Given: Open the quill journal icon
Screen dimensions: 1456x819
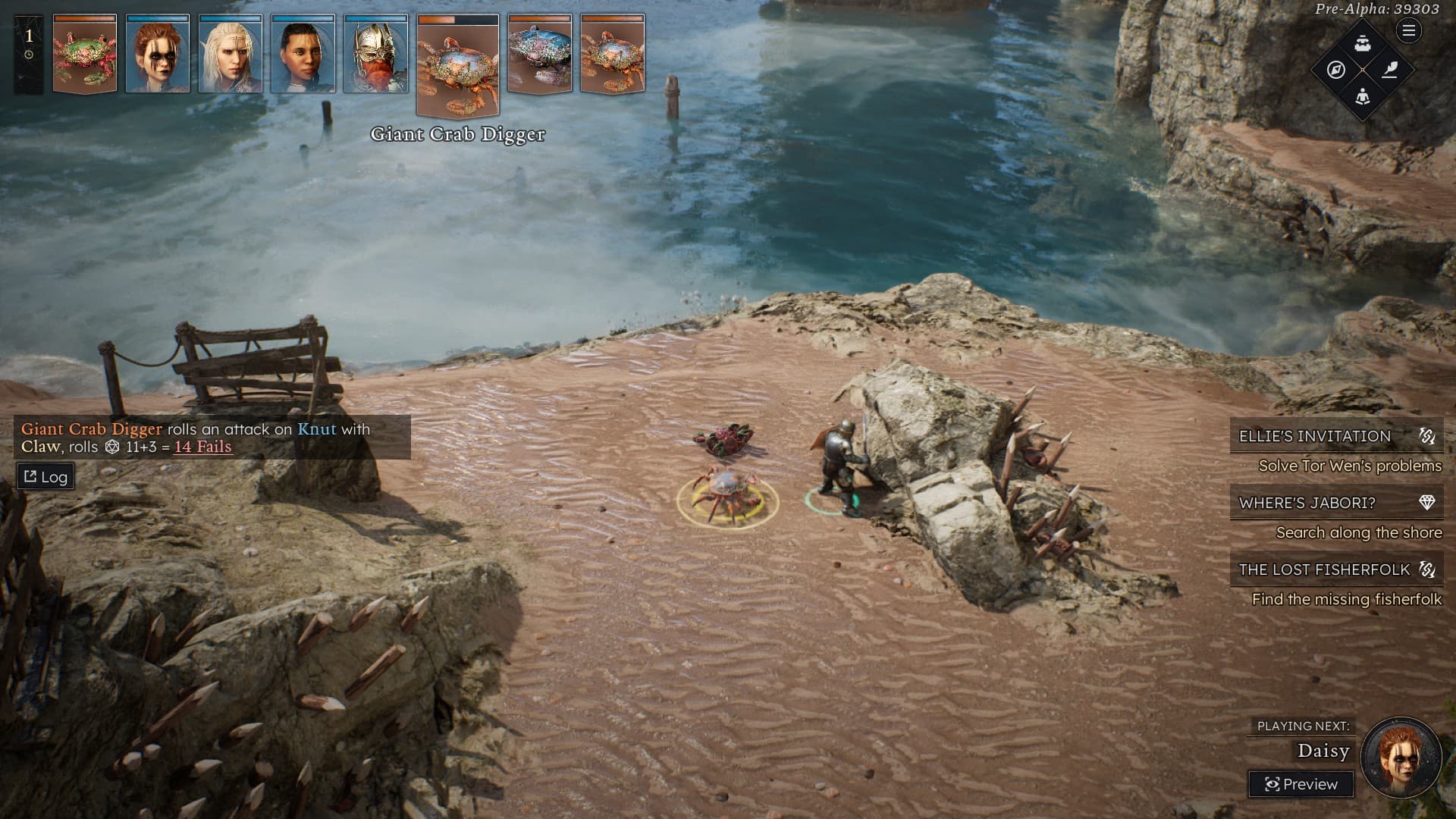Looking at the screenshot, I should [1389, 70].
